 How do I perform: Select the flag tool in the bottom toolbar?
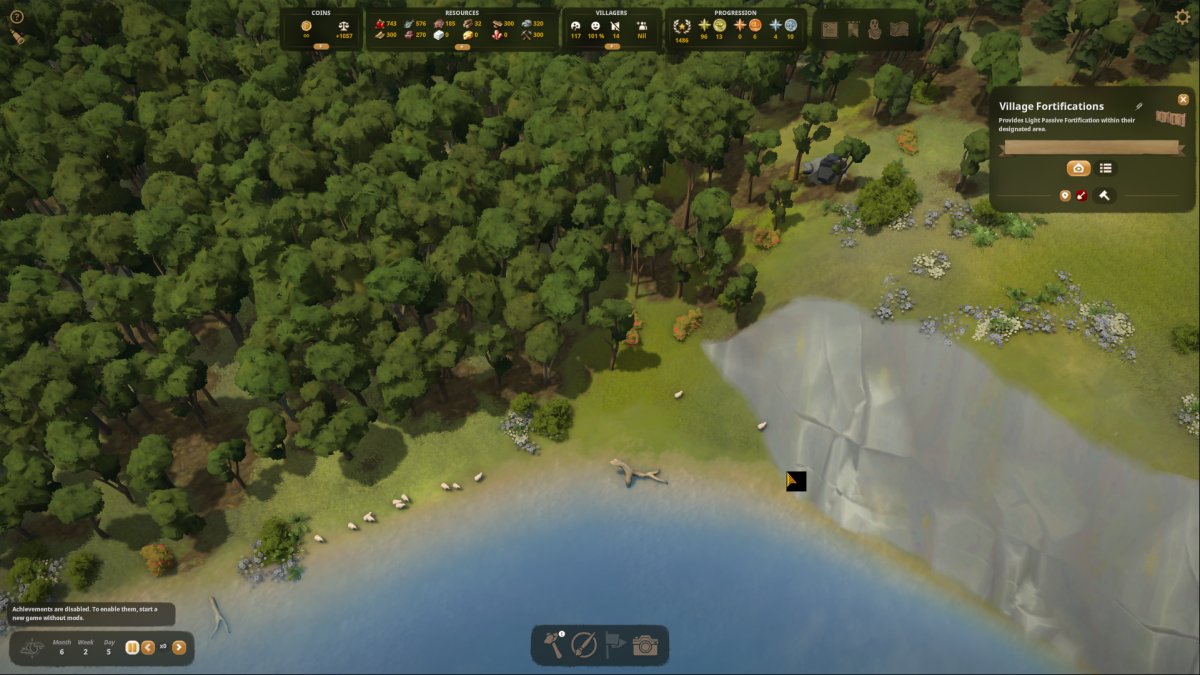click(614, 645)
